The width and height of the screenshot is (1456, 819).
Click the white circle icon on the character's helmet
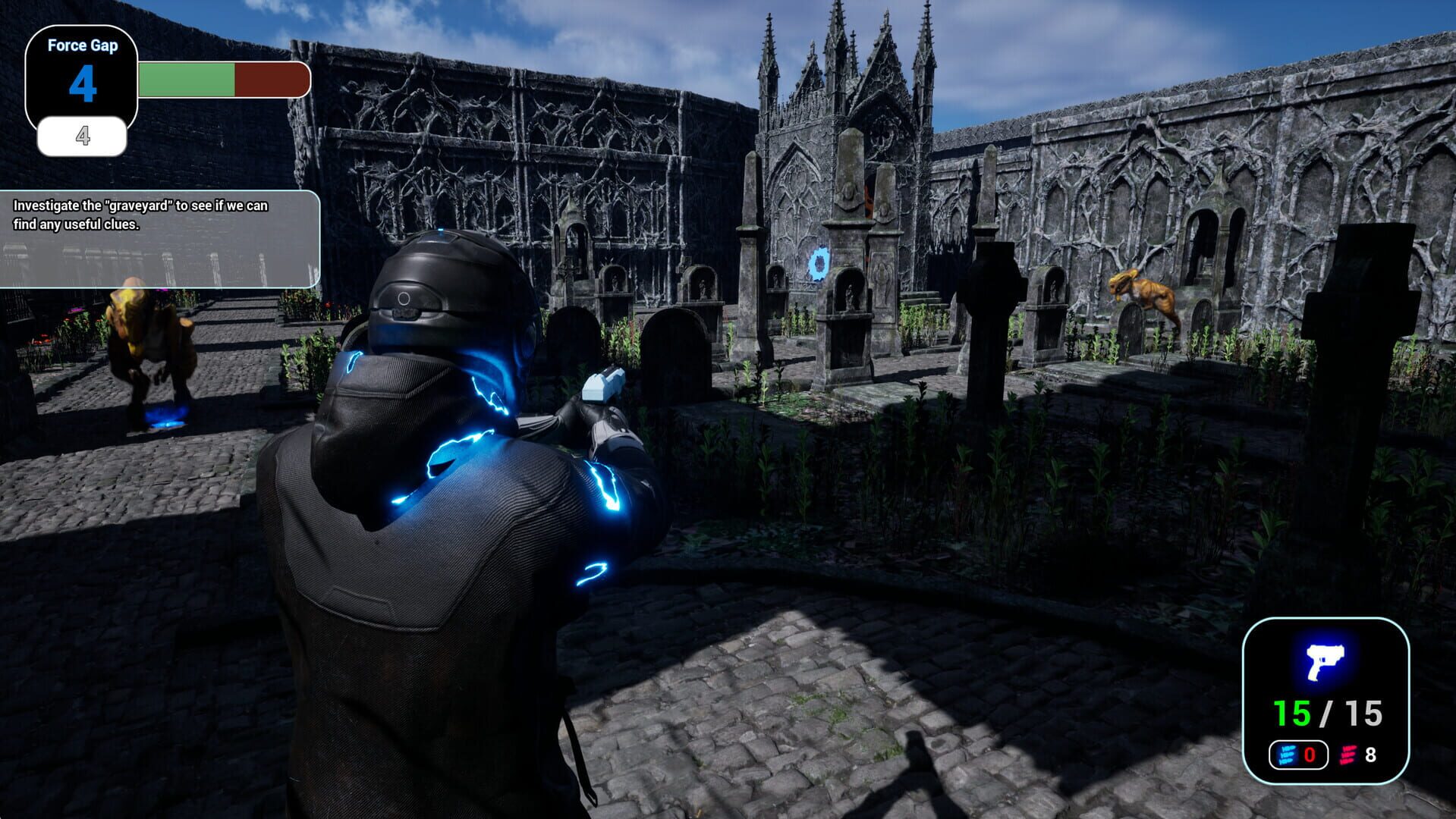[x=403, y=299]
